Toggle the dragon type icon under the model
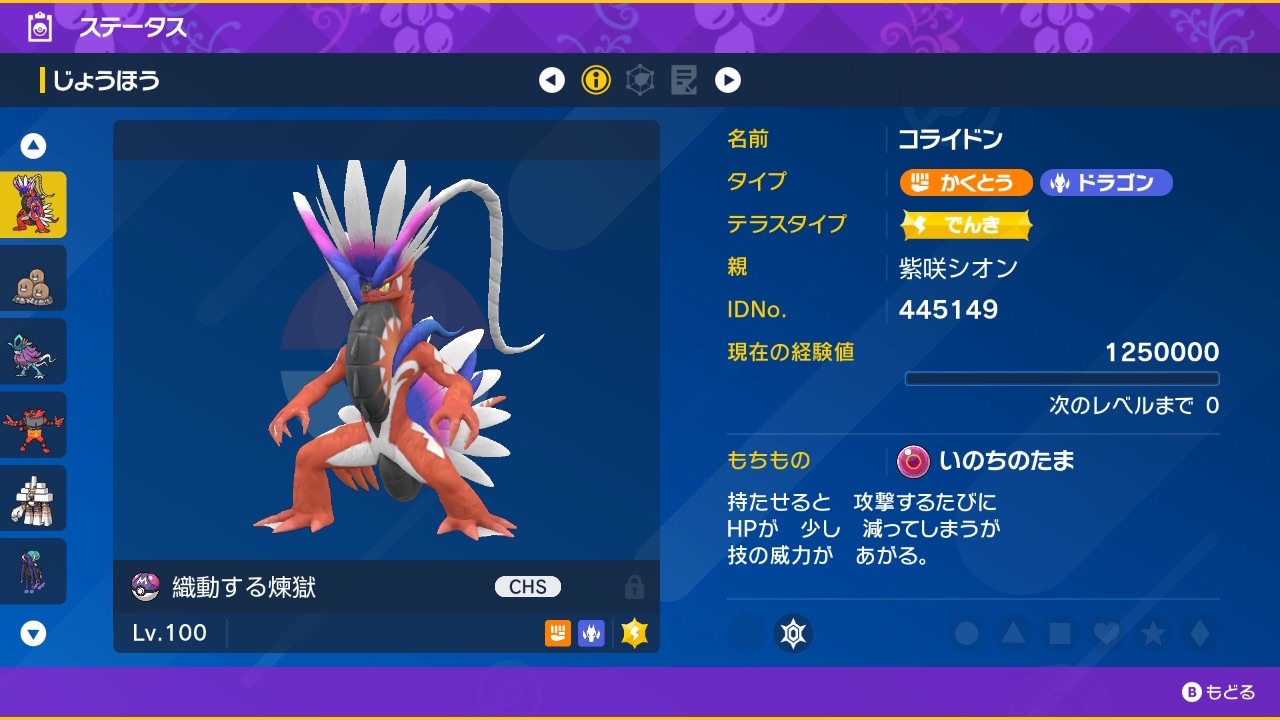Screen dimensions: 1280x720 pyautogui.click(x=591, y=632)
